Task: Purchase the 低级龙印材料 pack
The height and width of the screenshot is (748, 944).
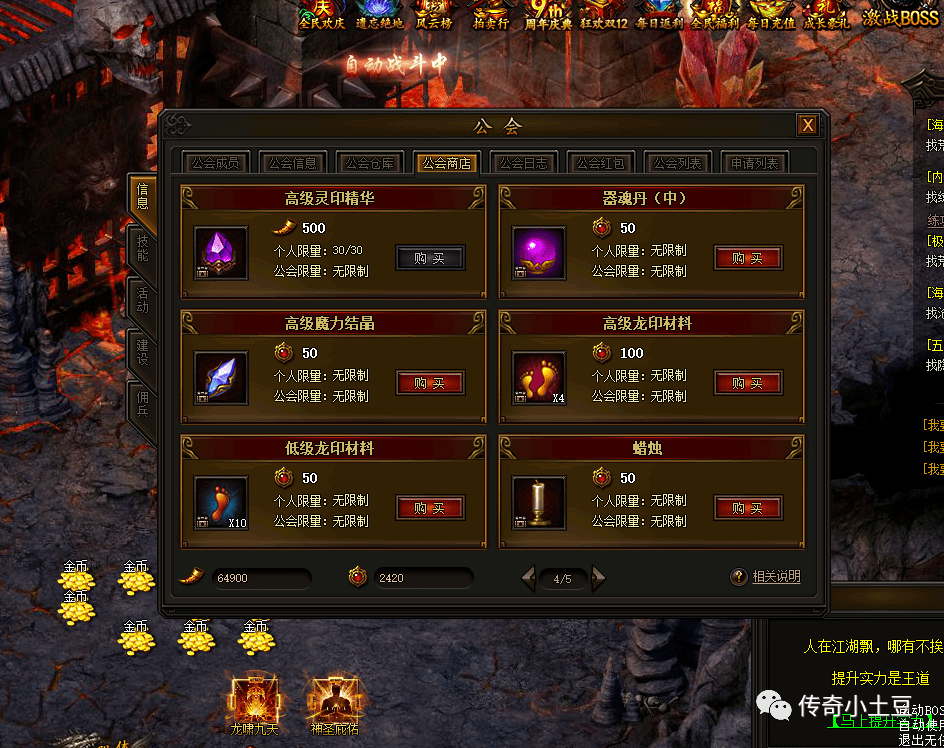Action: [430, 508]
